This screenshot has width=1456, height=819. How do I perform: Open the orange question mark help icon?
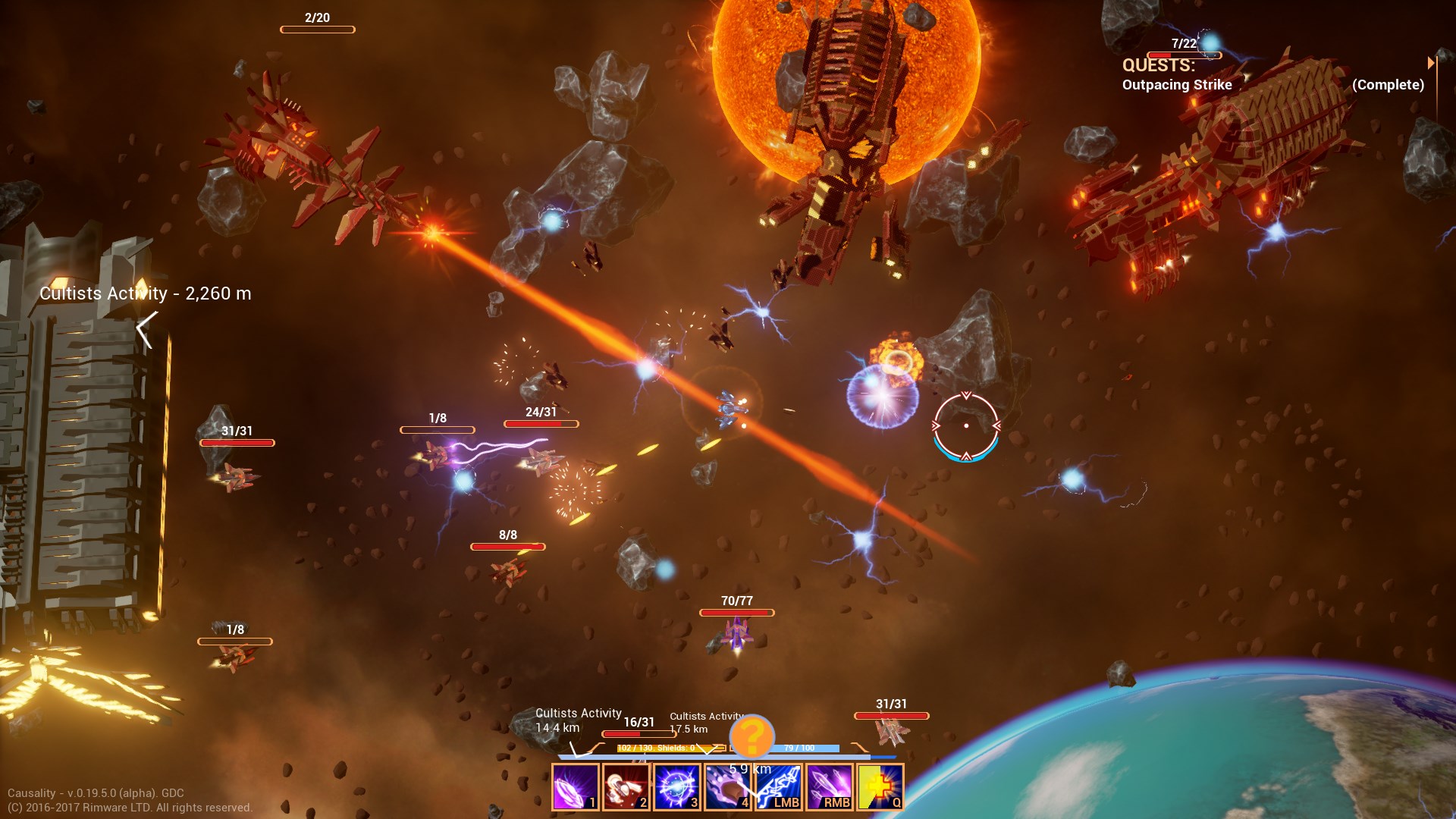(x=752, y=736)
